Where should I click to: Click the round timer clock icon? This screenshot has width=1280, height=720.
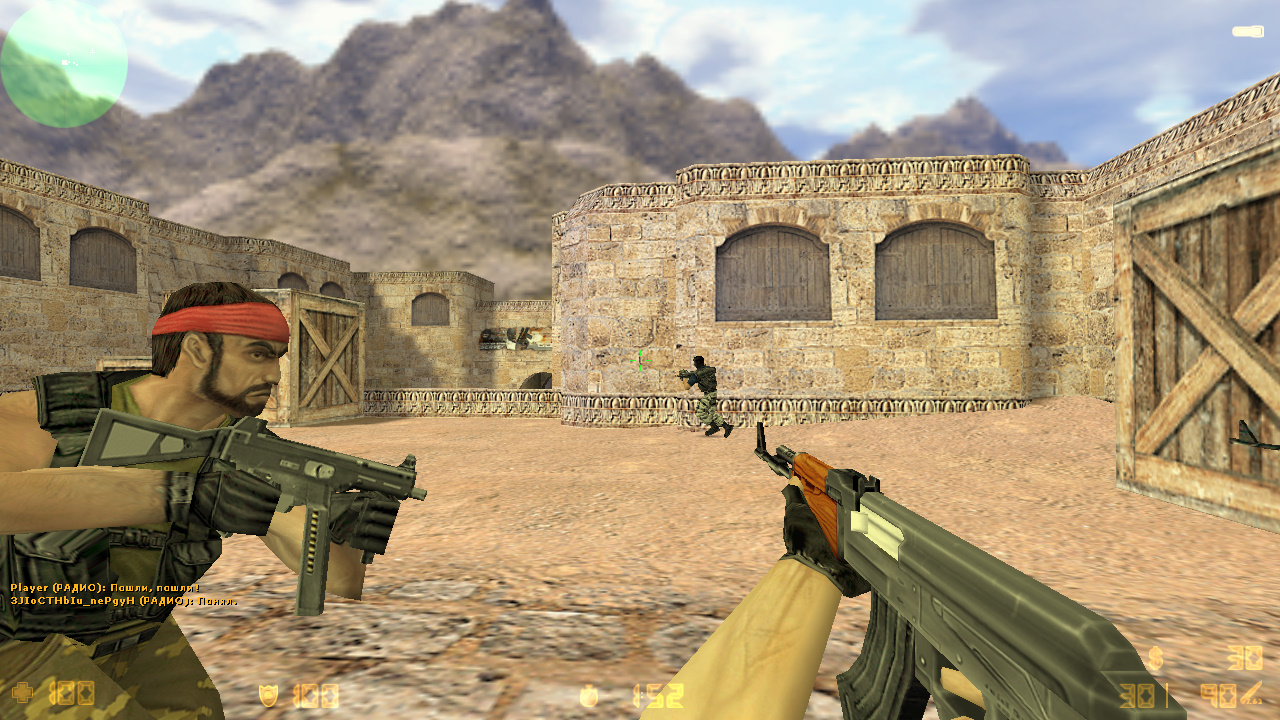[x=590, y=695]
